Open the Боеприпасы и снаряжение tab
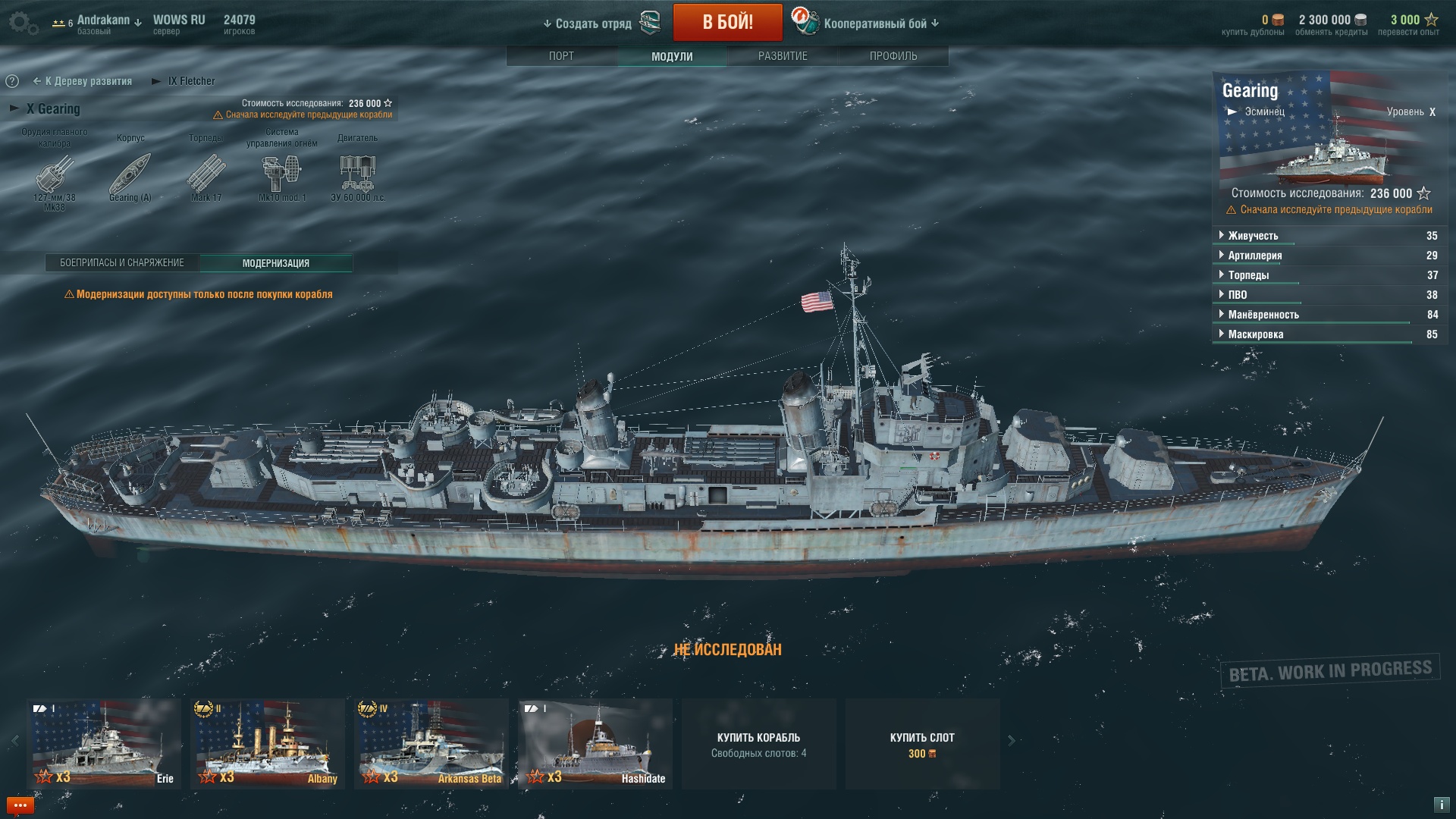This screenshot has width=1456, height=819. (122, 263)
